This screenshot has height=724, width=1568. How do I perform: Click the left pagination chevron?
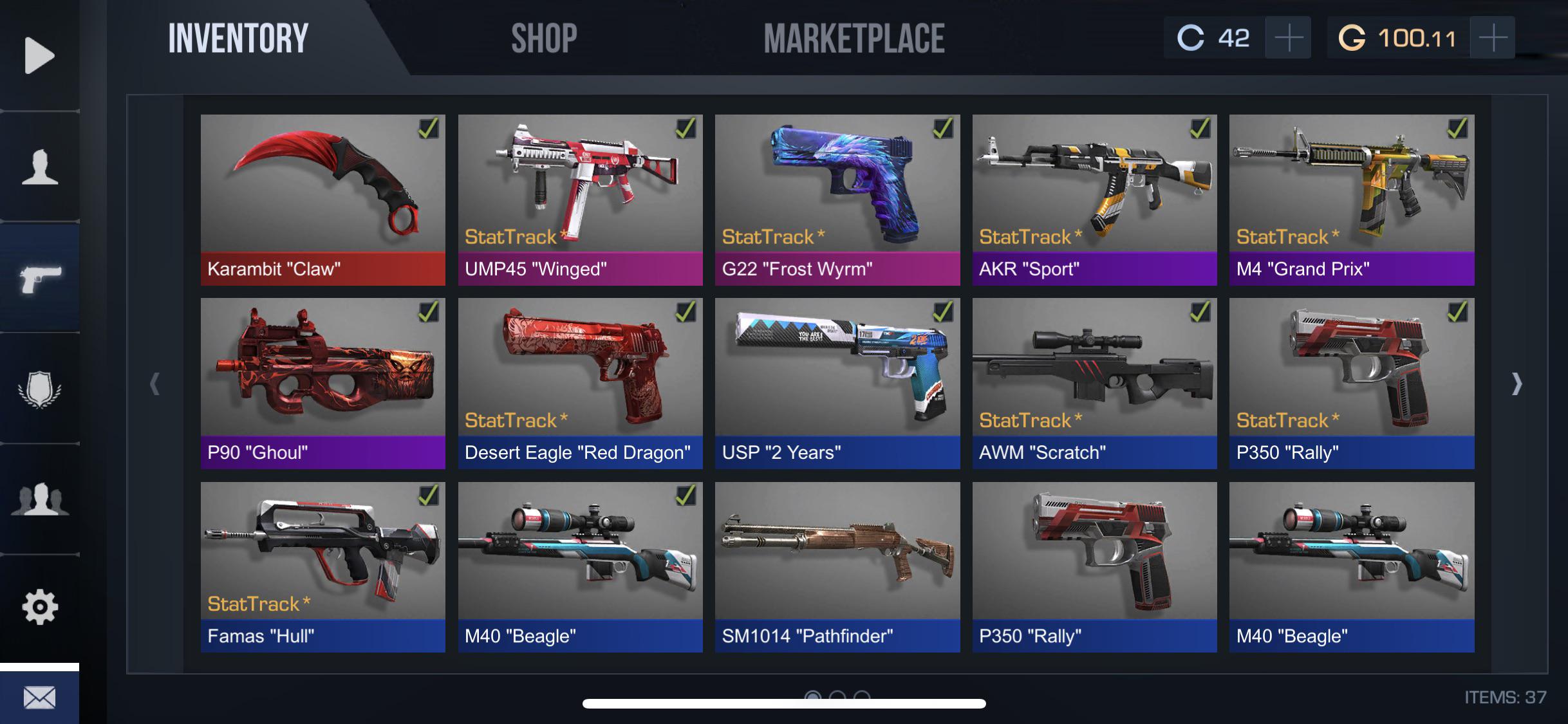tap(154, 384)
